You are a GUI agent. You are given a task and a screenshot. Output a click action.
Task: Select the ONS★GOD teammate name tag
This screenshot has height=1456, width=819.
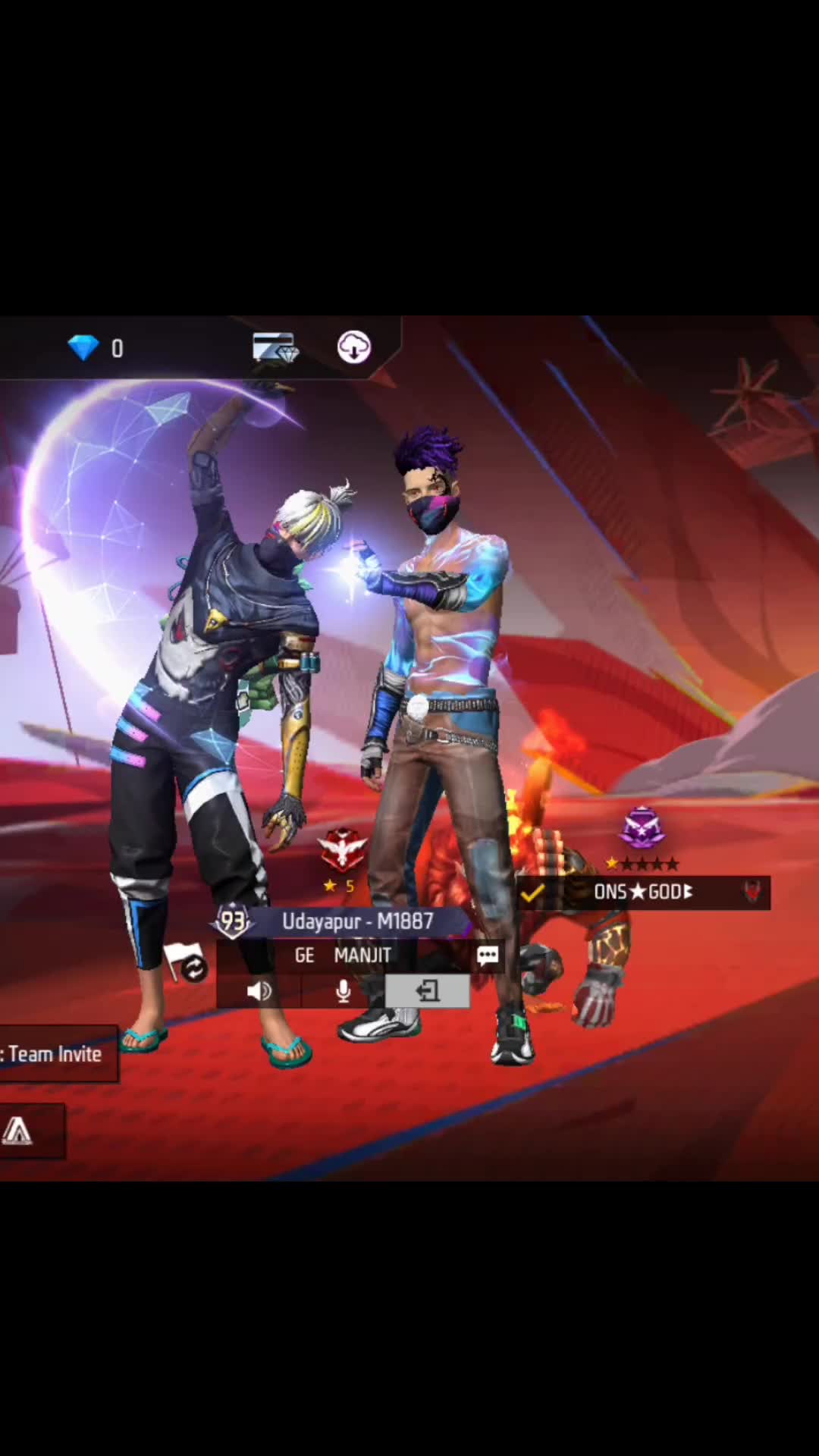click(643, 892)
